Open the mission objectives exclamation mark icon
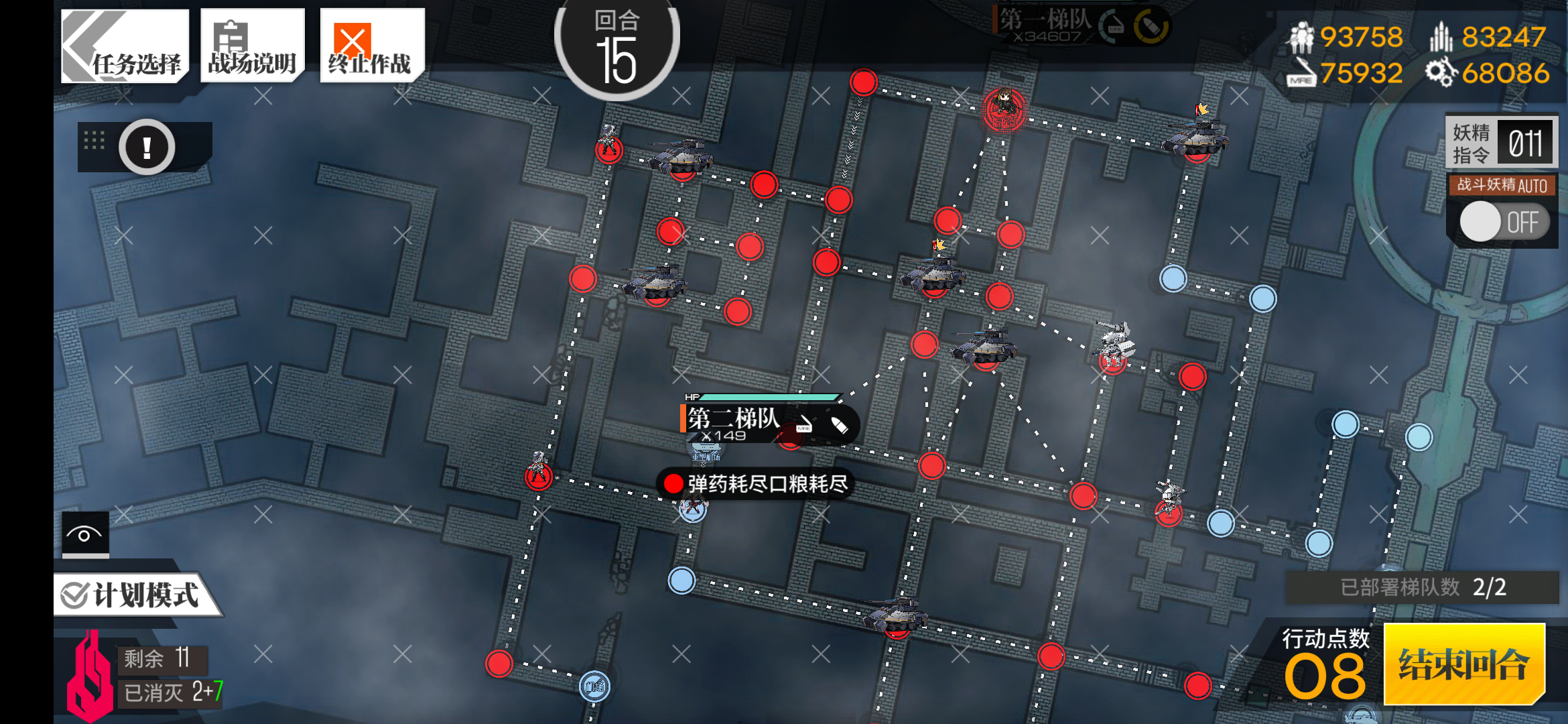Image resolution: width=1568 pixels, height=724 pixels. (x=147, y=147)
